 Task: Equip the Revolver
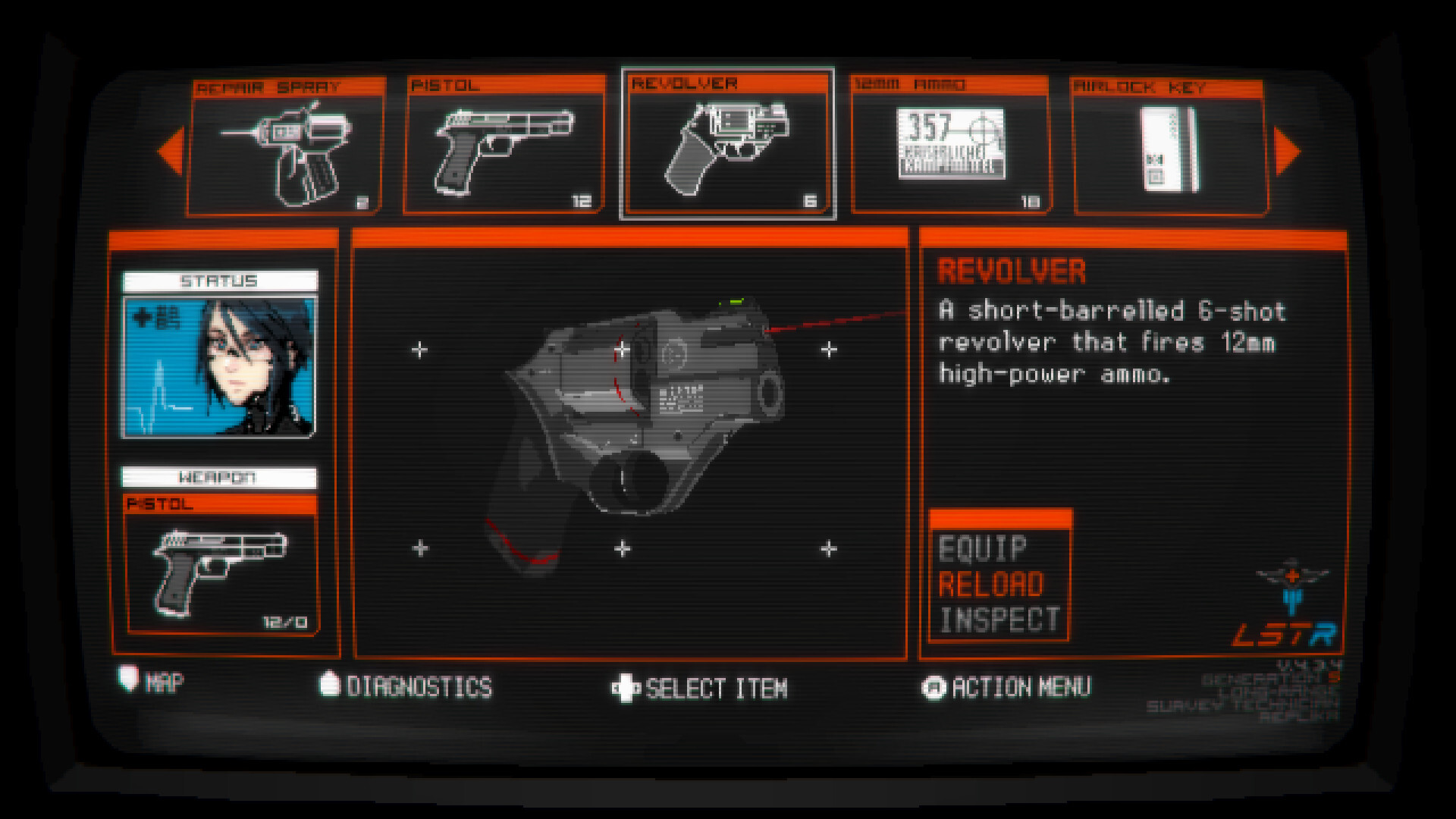981,548
